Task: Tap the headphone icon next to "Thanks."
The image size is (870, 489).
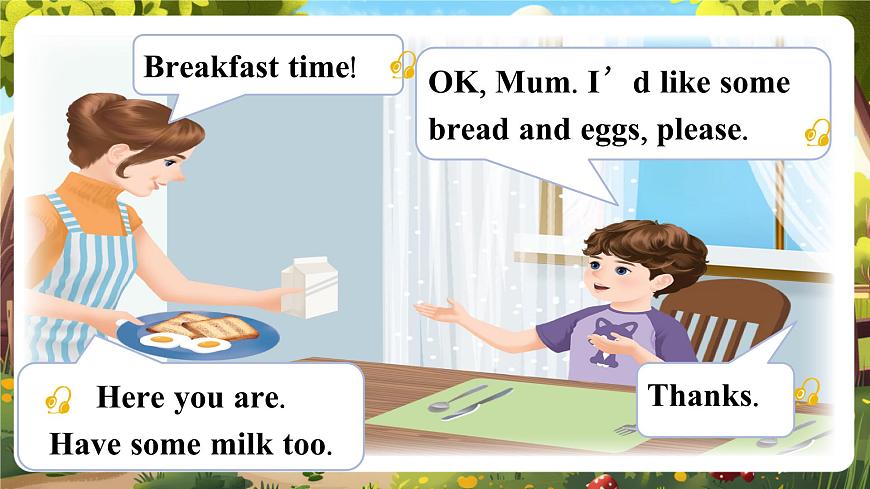Action: pyautogui.click(x=806, y=391)
